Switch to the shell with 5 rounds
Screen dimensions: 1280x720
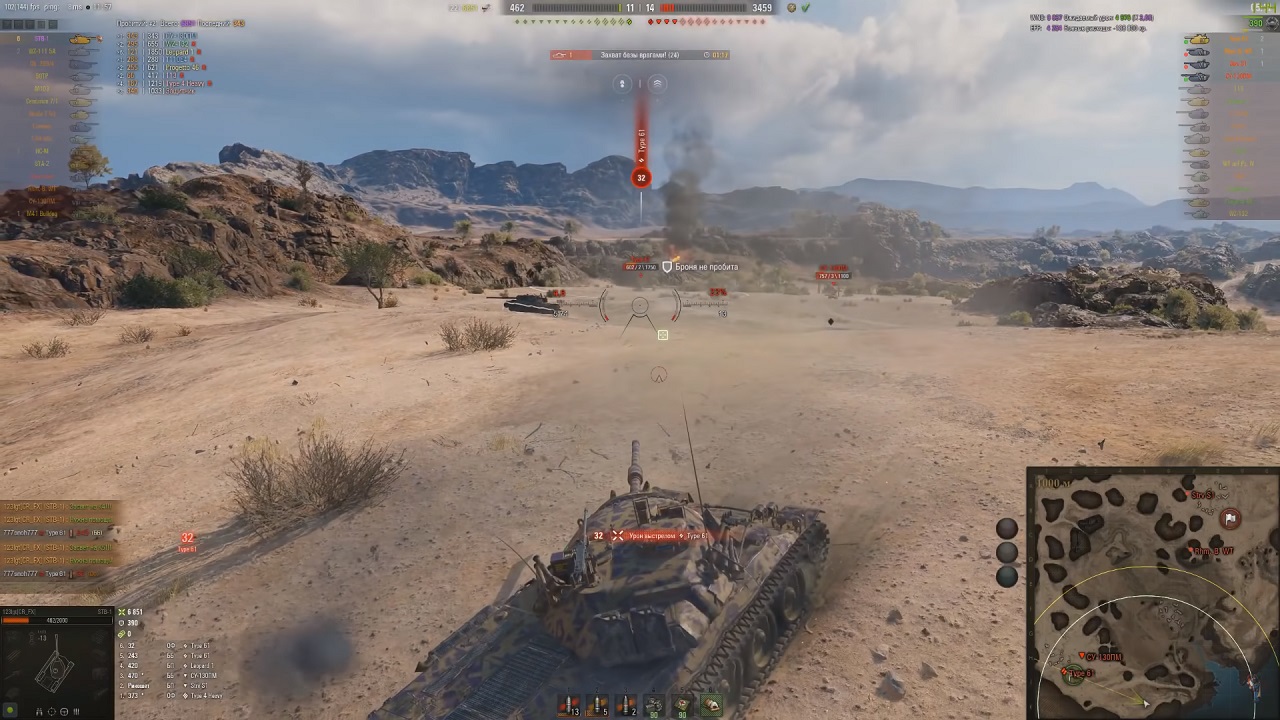(x=597, y=705)
